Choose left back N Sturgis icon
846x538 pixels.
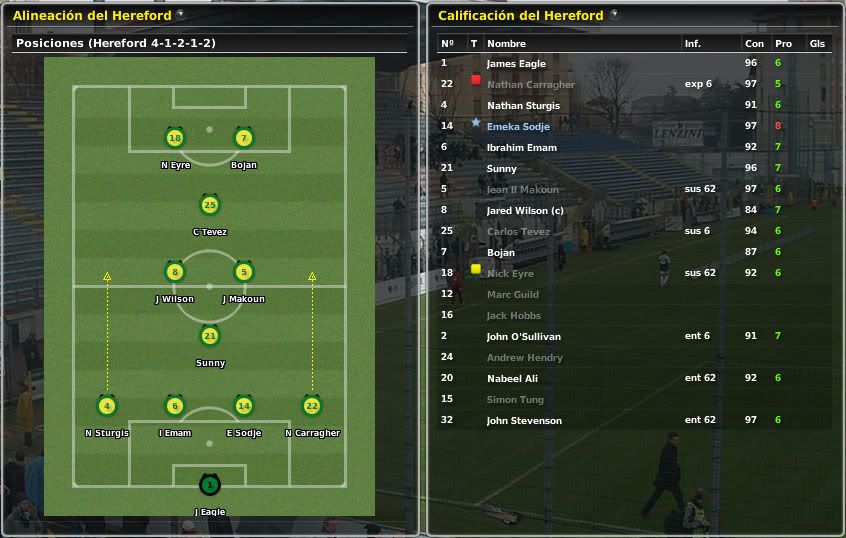tap(107, 406)
